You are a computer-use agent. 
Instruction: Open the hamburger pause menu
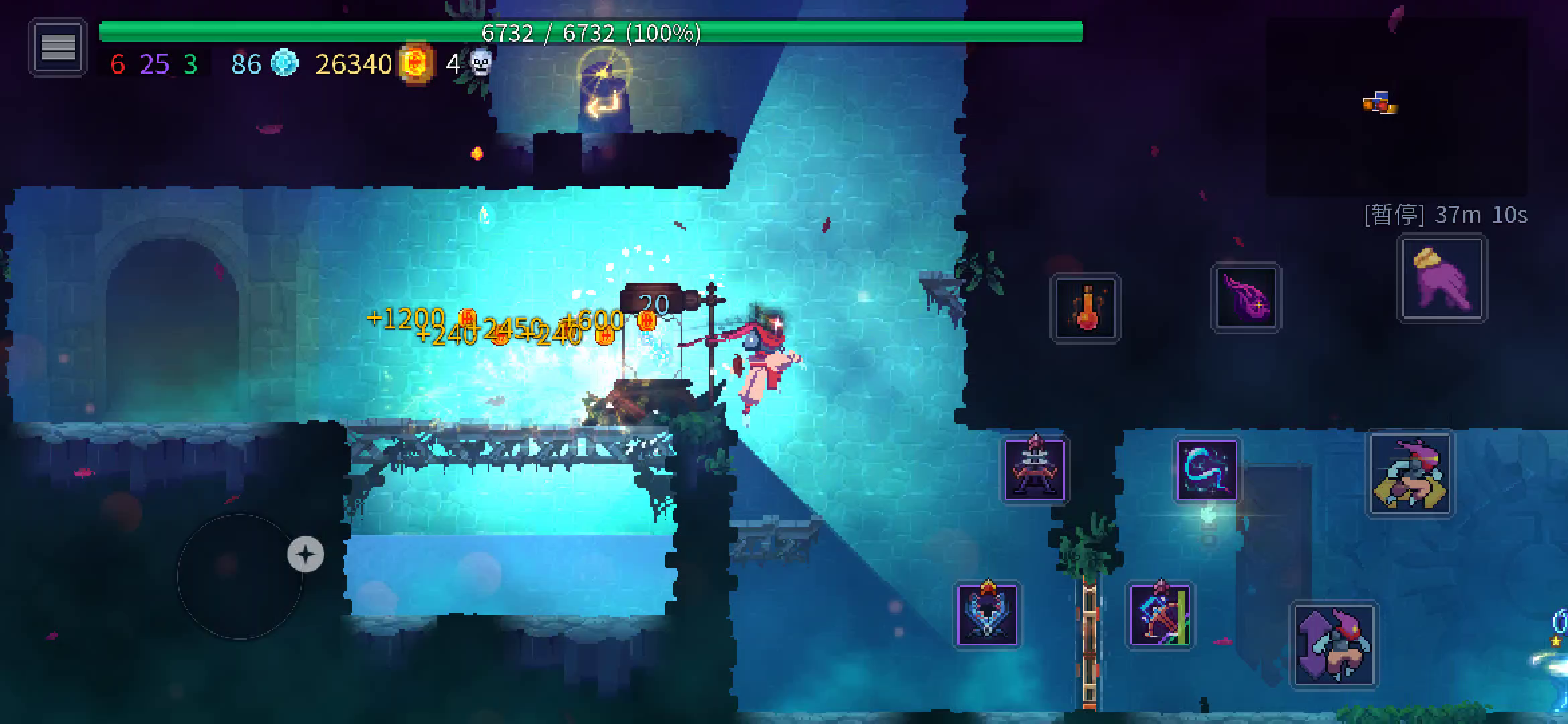coord(58,48)
